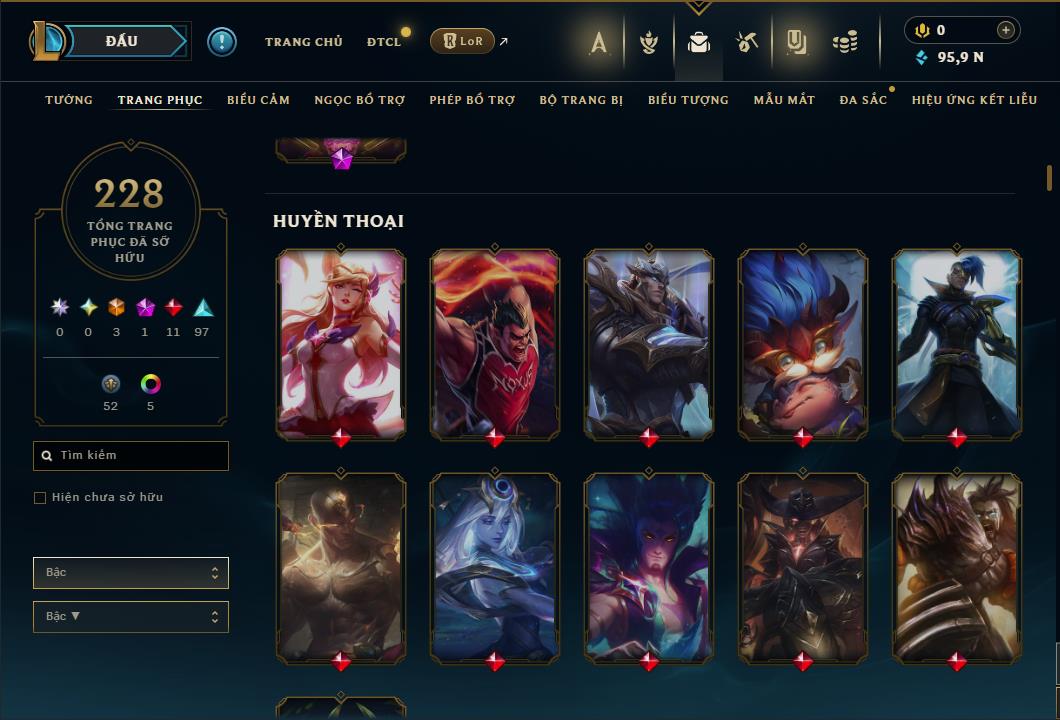Switch to the BIỂU CẢM tab
1060x720 pixels.
[258, 100]
